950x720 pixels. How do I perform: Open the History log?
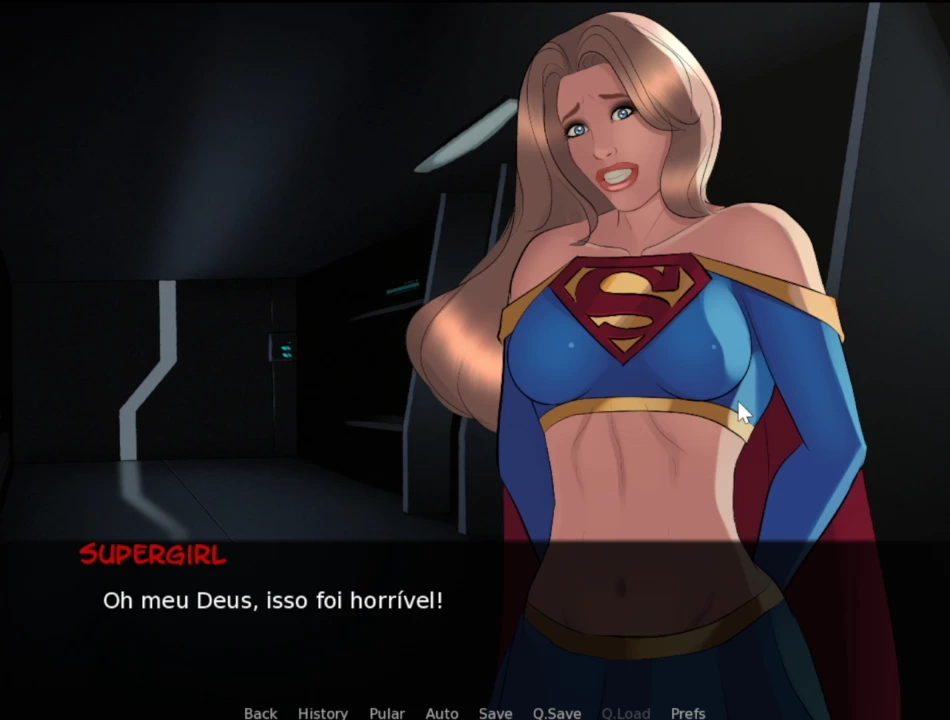[x=323, y=713]
